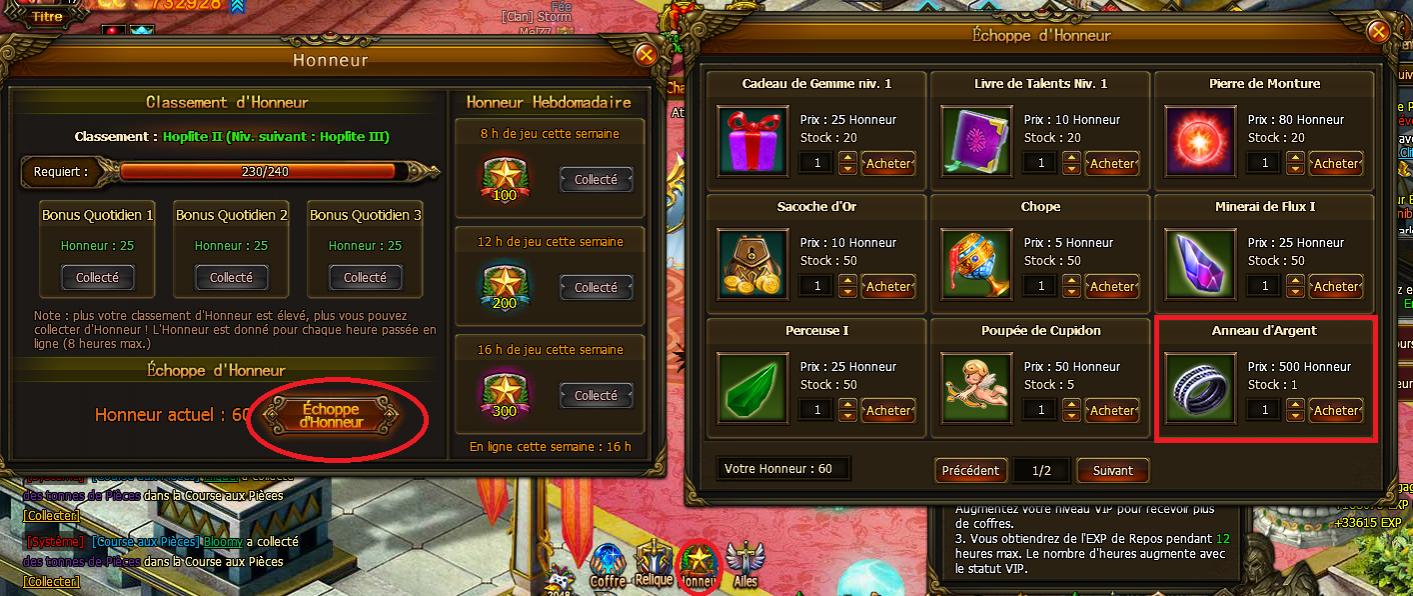The height and width of the screenshot is (596, 1413).
Task: Purchase the Livre de Talents Niv. 1
Action: point(1112,163)
